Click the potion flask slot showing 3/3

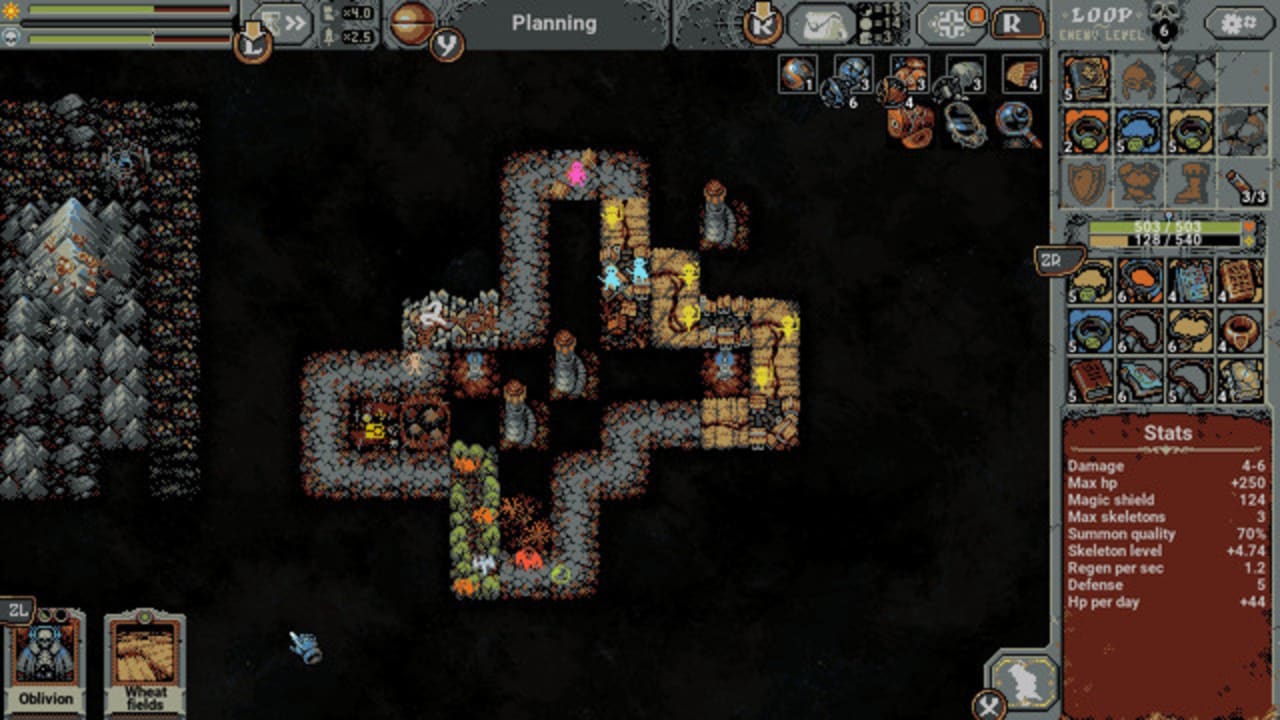tap(1243, 184)
